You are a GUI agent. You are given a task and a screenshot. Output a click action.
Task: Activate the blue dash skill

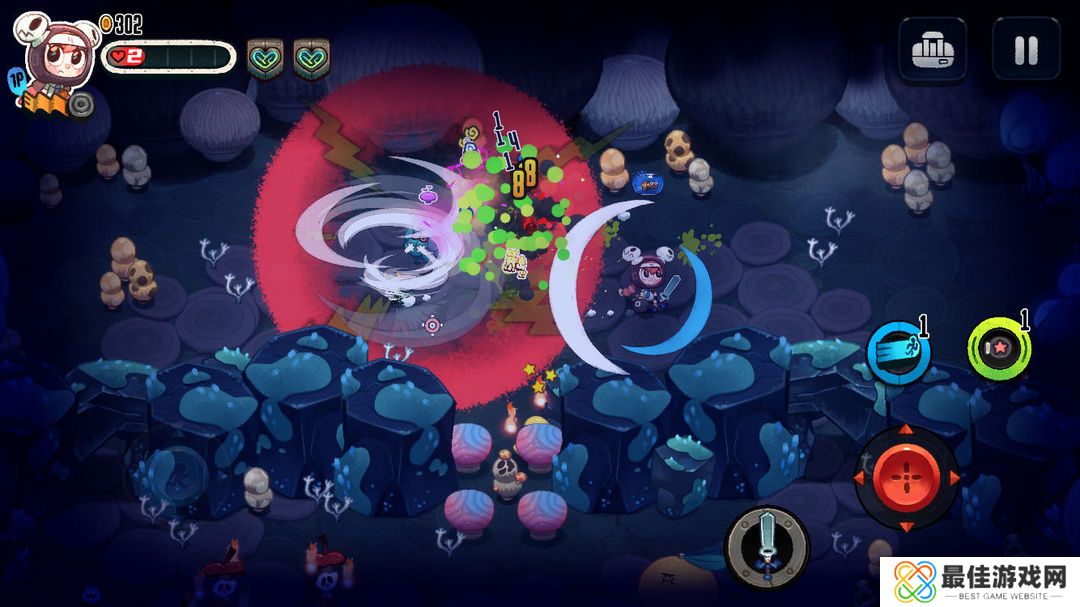click(x=897, y=352)
